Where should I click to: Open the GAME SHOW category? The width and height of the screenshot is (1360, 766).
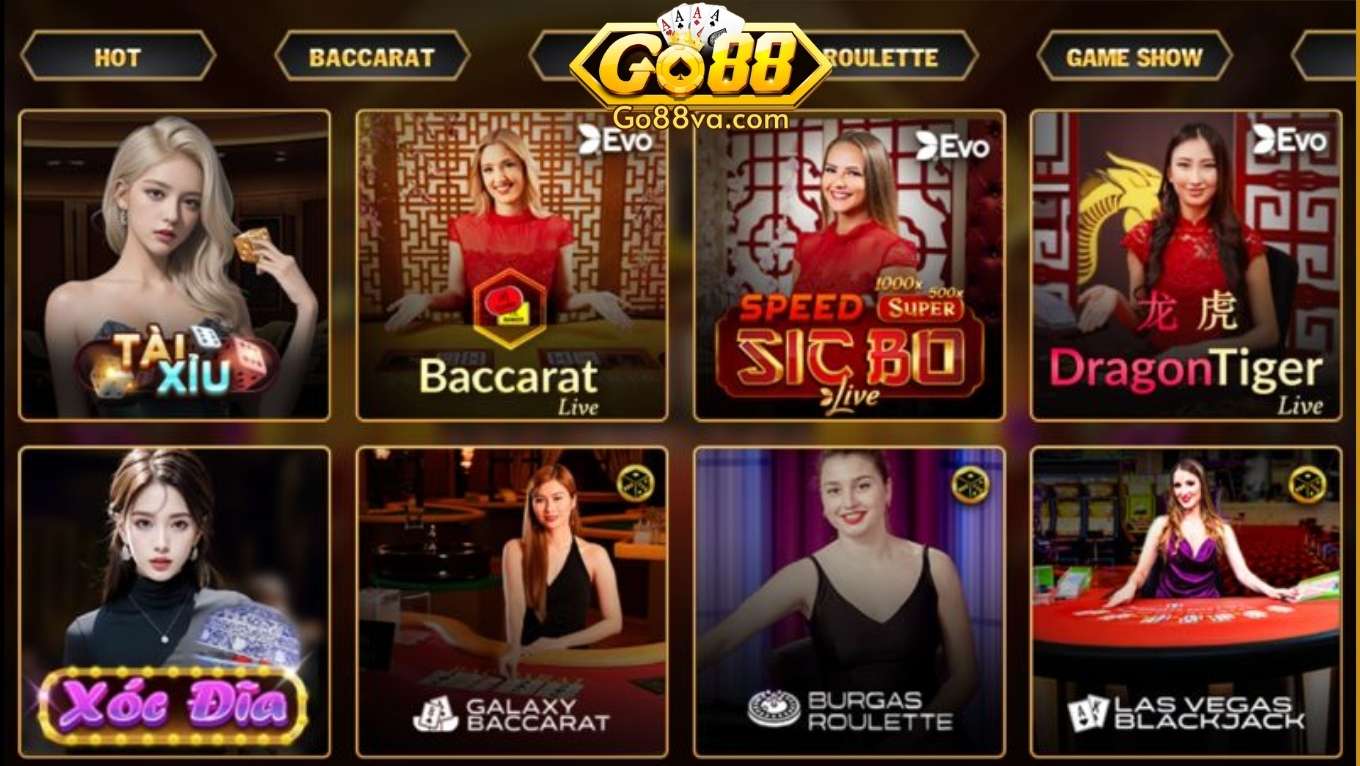click(x=1134, y=57)
